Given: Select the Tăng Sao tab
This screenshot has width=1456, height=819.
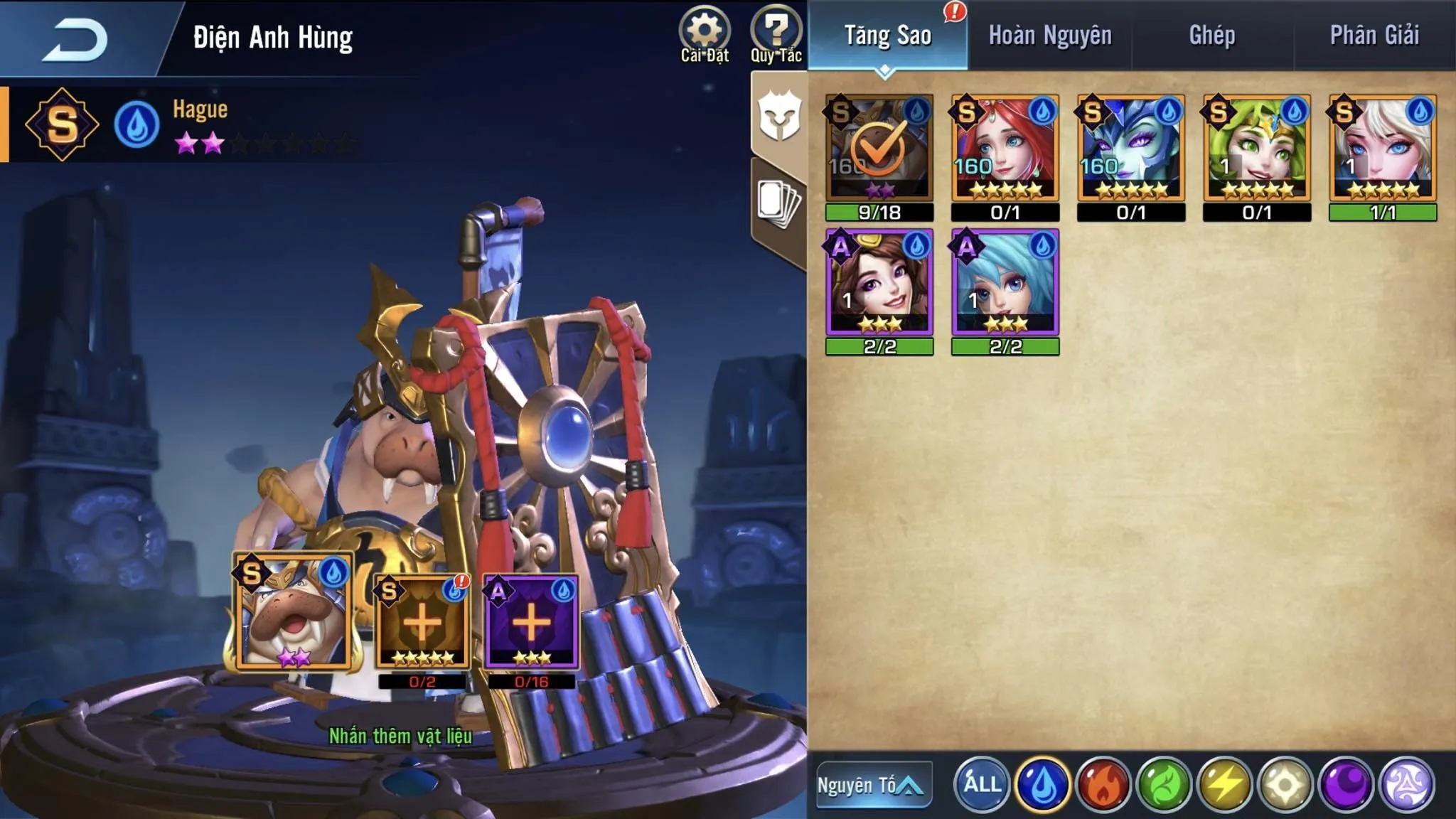Looking at the screenshot, I should click(887, 36).
